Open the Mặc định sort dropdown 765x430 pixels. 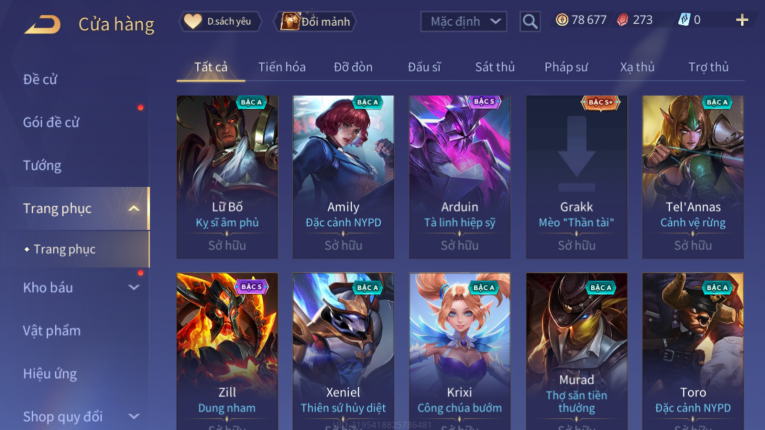coord(463,21)
